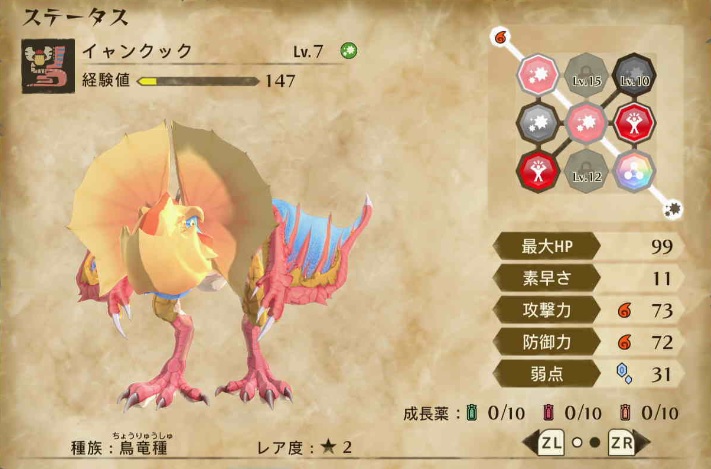The image size is (711, 469).
Task: Select the locked Lv.12 gene slot
Action: click(x=586, y=171)
